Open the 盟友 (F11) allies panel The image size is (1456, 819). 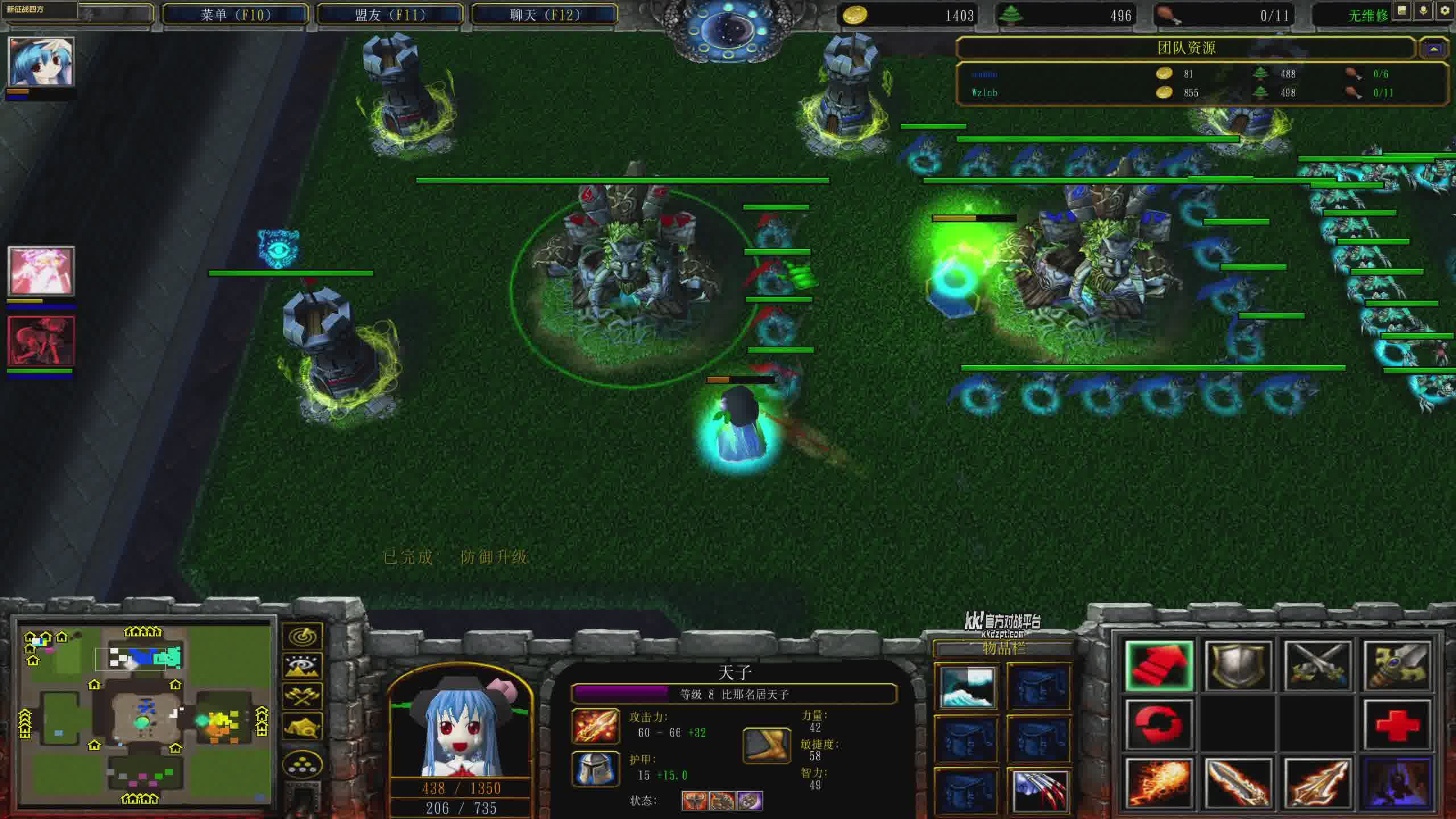(390, 15)
